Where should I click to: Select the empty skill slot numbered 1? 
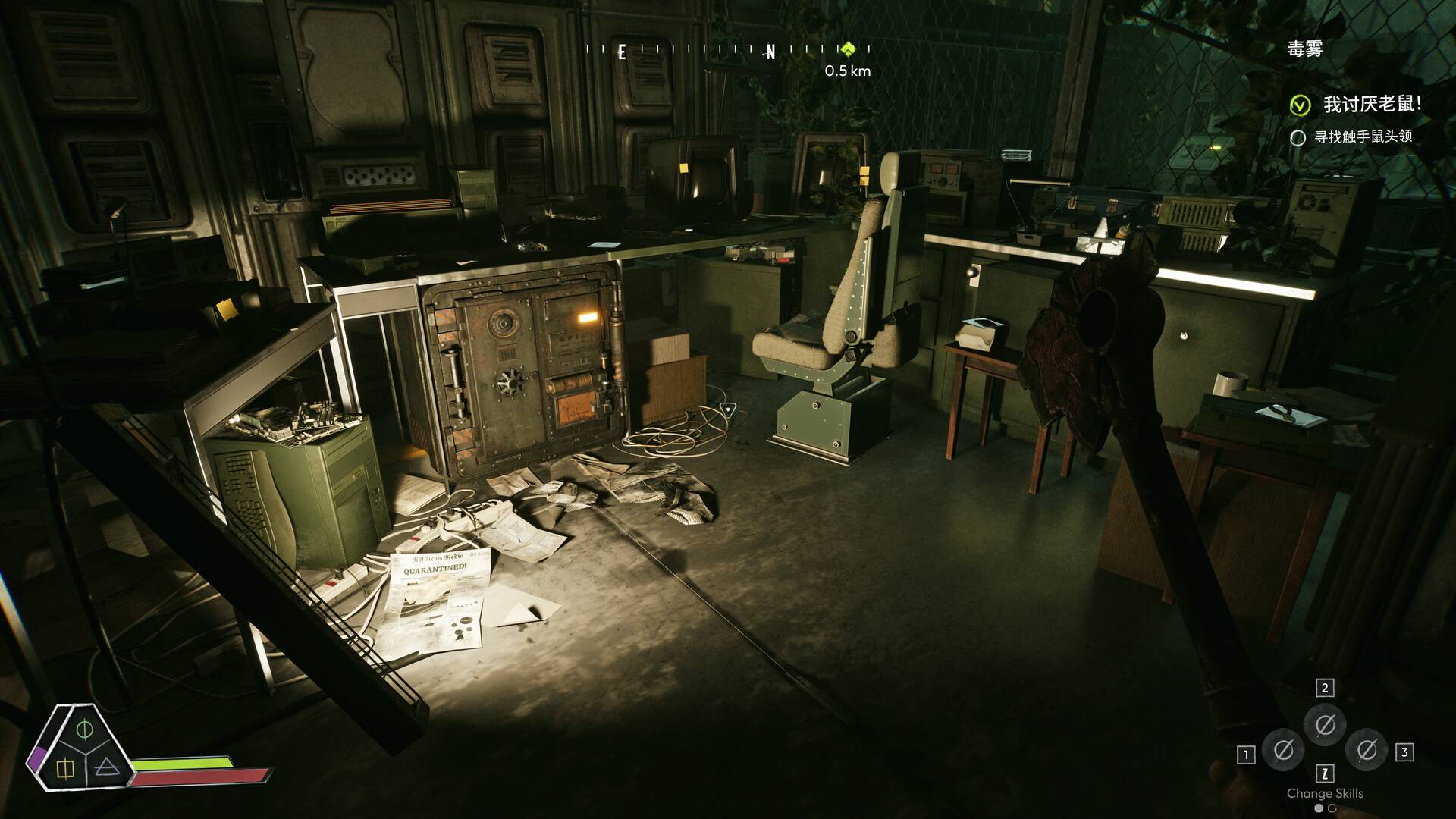tap(1283, 751)
